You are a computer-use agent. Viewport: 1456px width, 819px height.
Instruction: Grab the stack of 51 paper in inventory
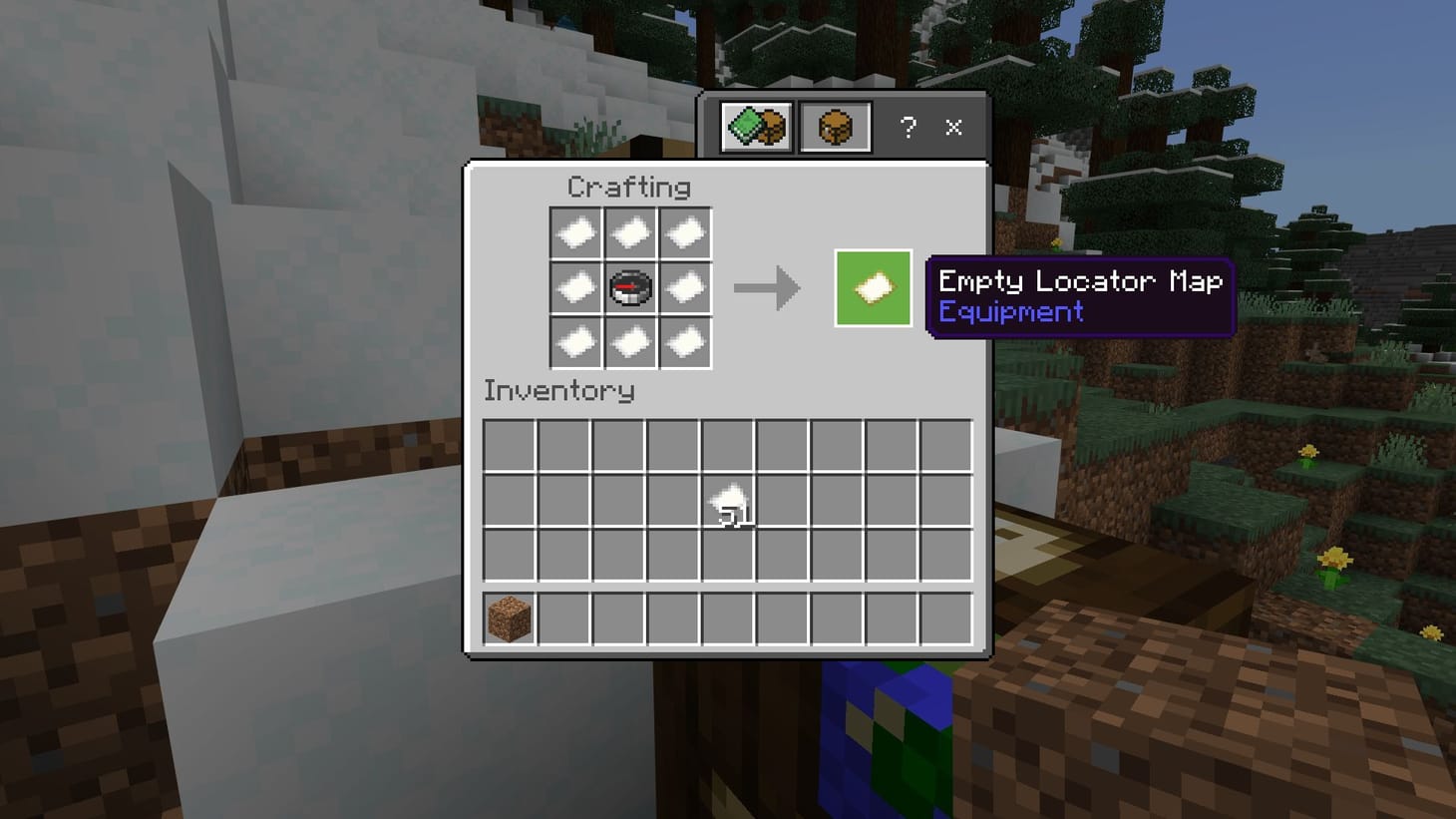click(729, 501)
